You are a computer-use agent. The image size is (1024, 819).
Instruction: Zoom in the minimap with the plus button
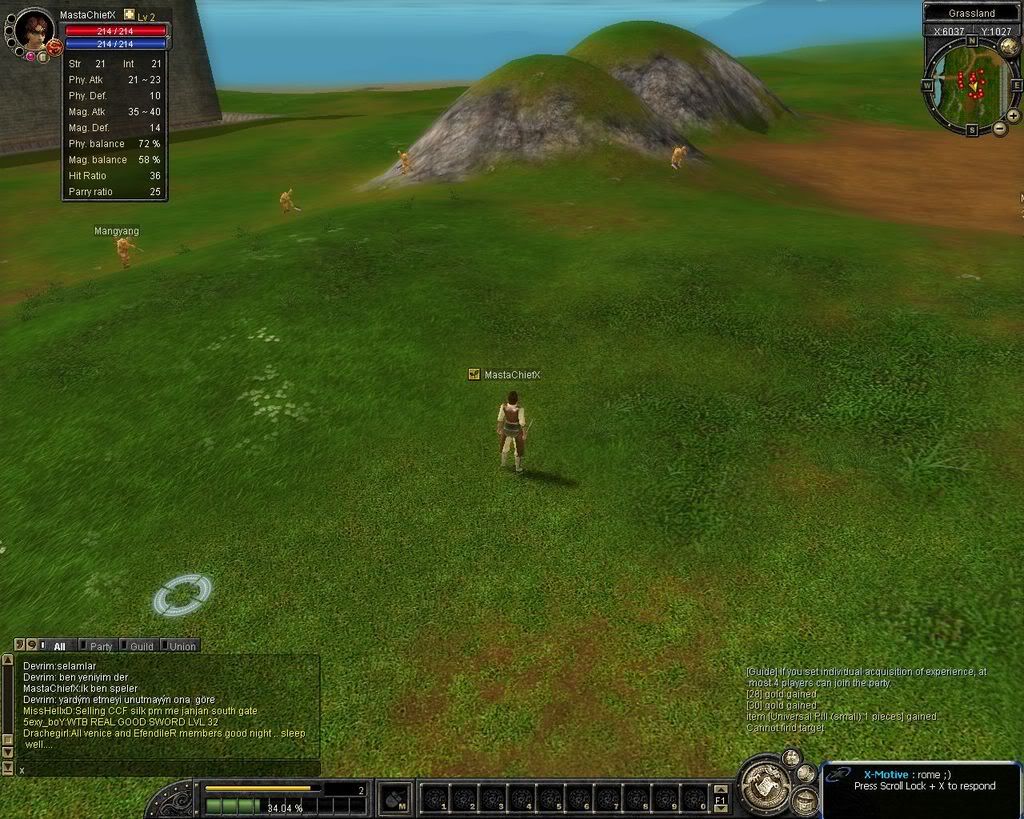point(1013,116)
